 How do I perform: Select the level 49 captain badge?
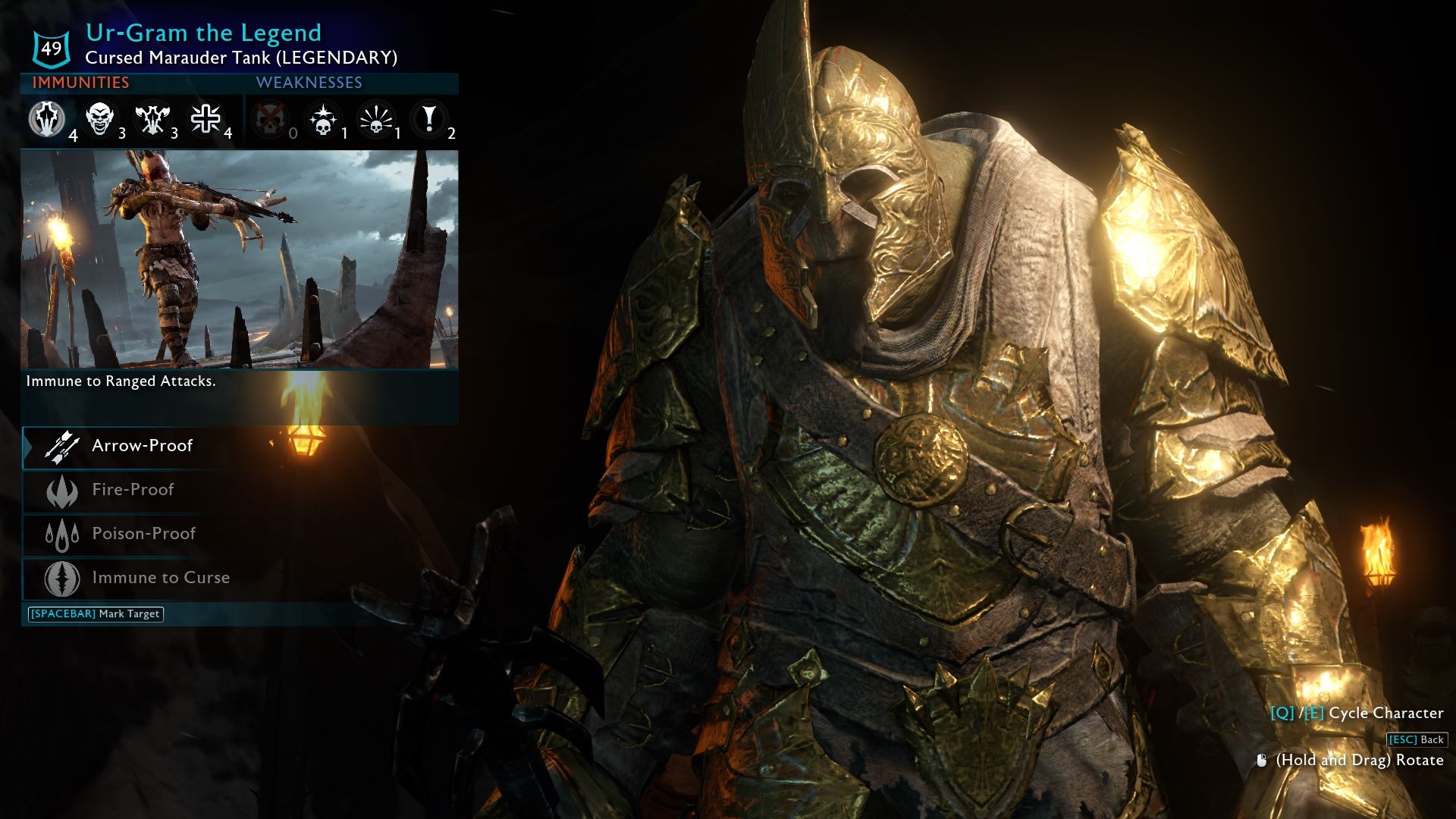click(x=52, y=49)
